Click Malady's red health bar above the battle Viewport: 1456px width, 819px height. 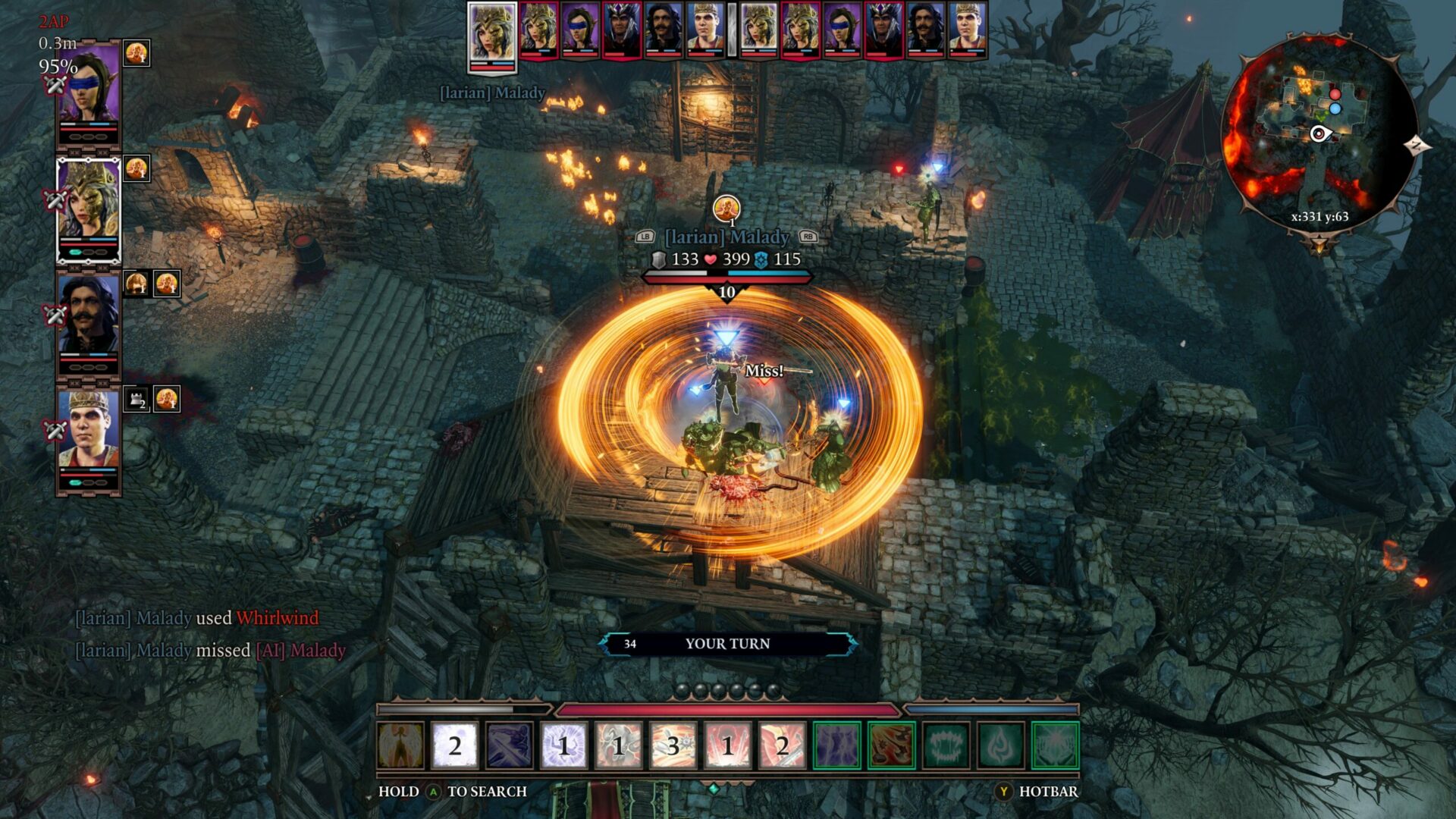(x=724, y=277)
